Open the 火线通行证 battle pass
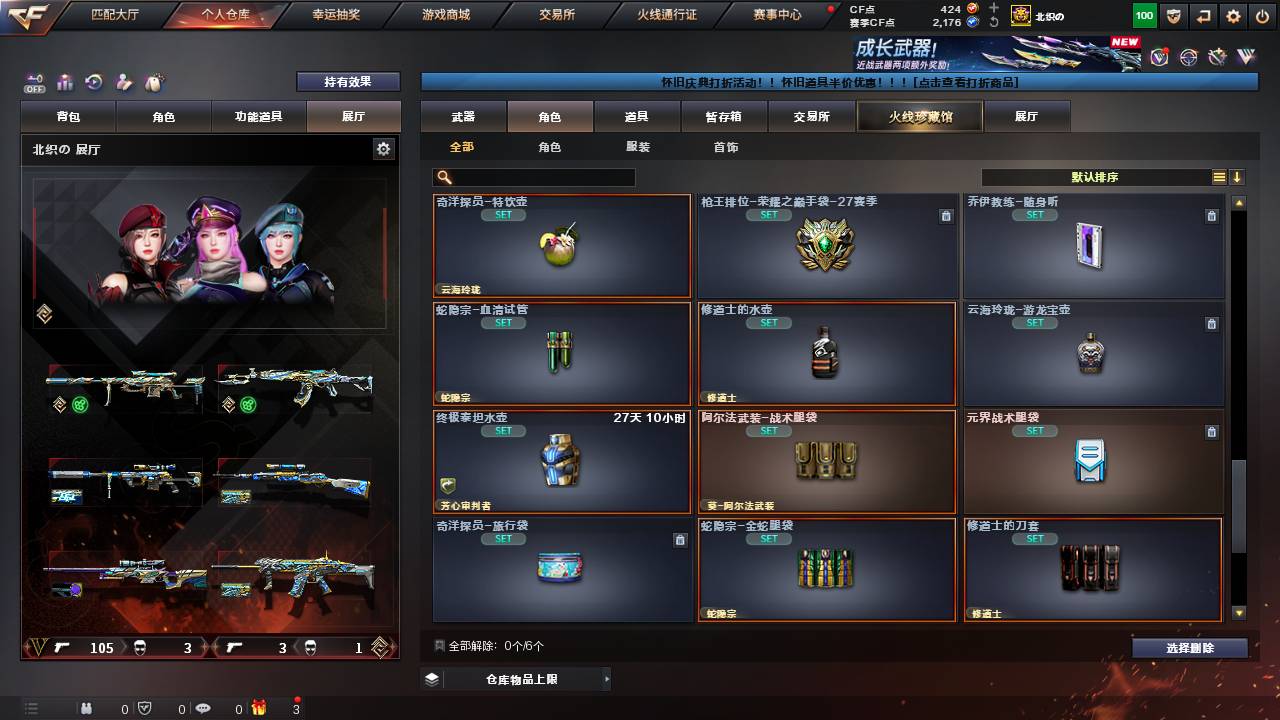This screenshot has width=1280, height=720. coord(667,15)
